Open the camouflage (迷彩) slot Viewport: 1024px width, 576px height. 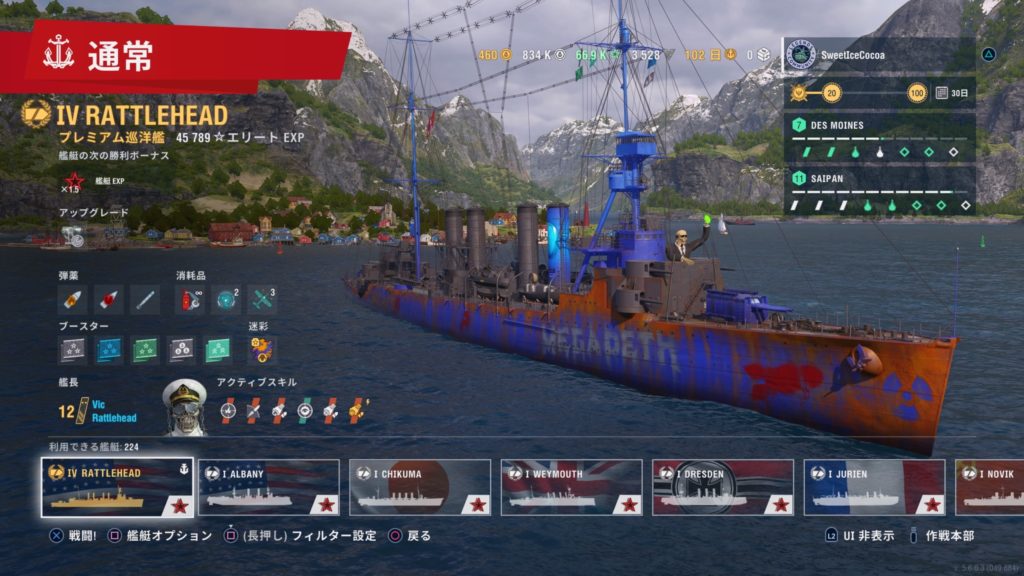click(x=262, y=350)
